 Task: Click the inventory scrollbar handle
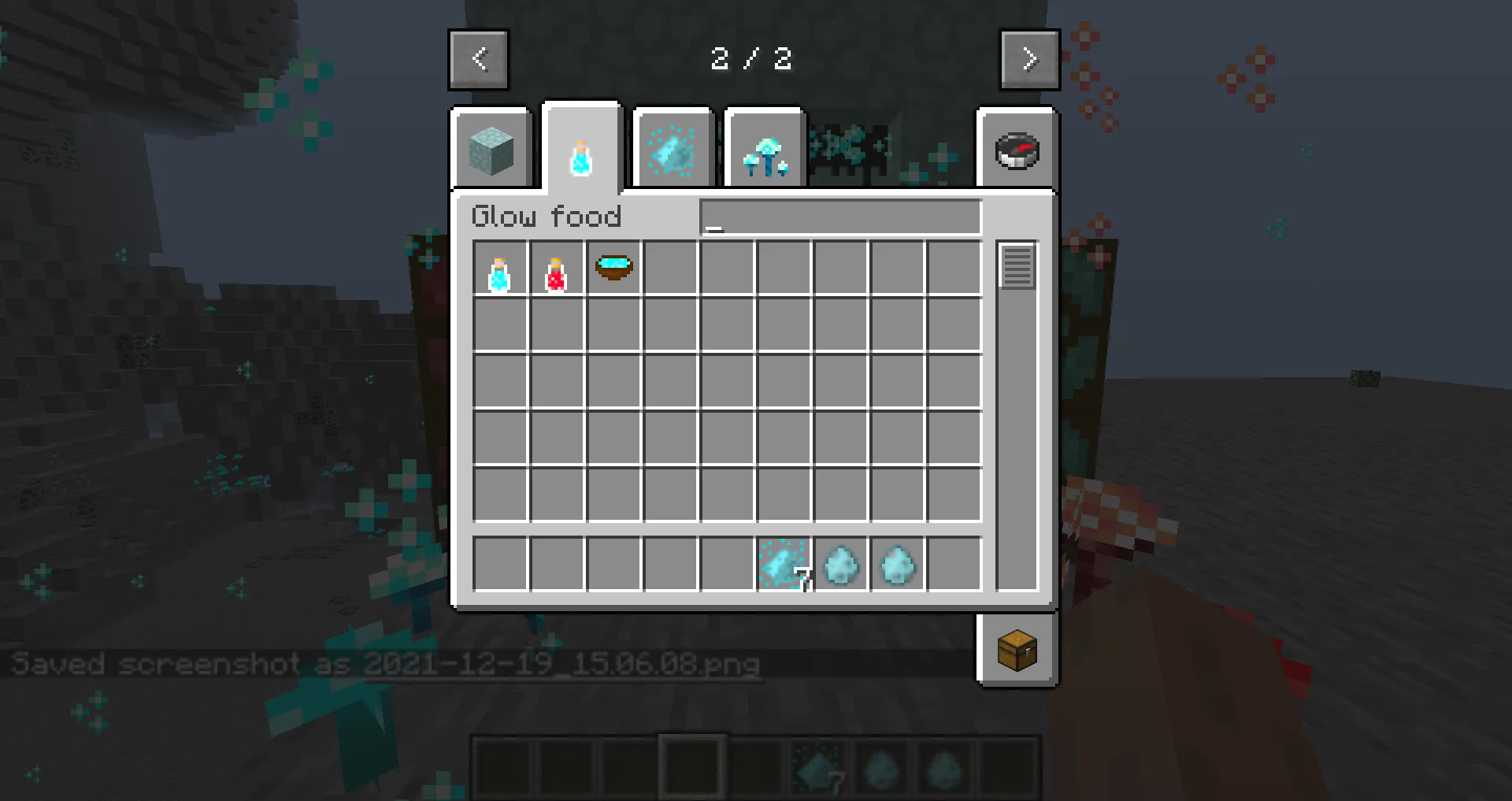click(1017, 266)
